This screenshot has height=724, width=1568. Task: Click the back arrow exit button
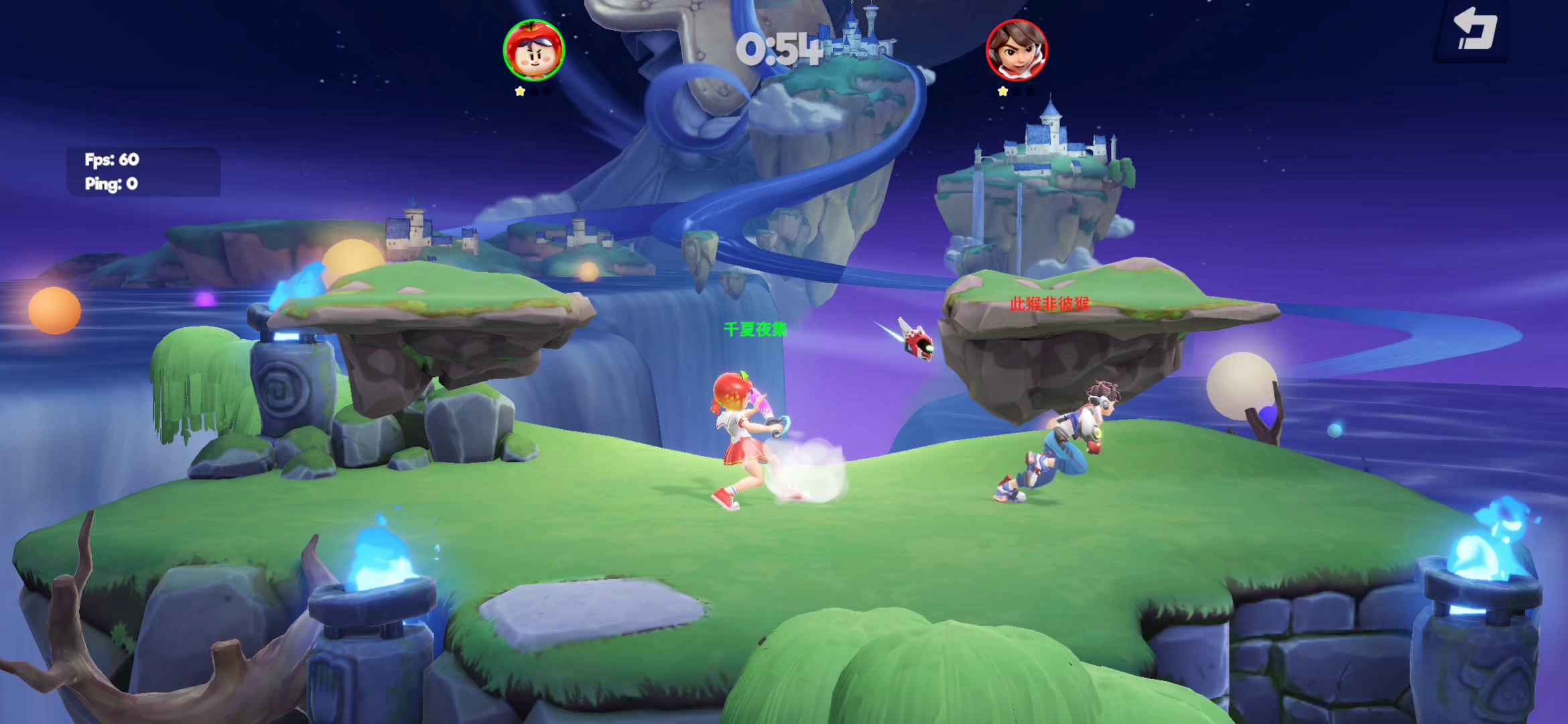[x=1473, y=30]
